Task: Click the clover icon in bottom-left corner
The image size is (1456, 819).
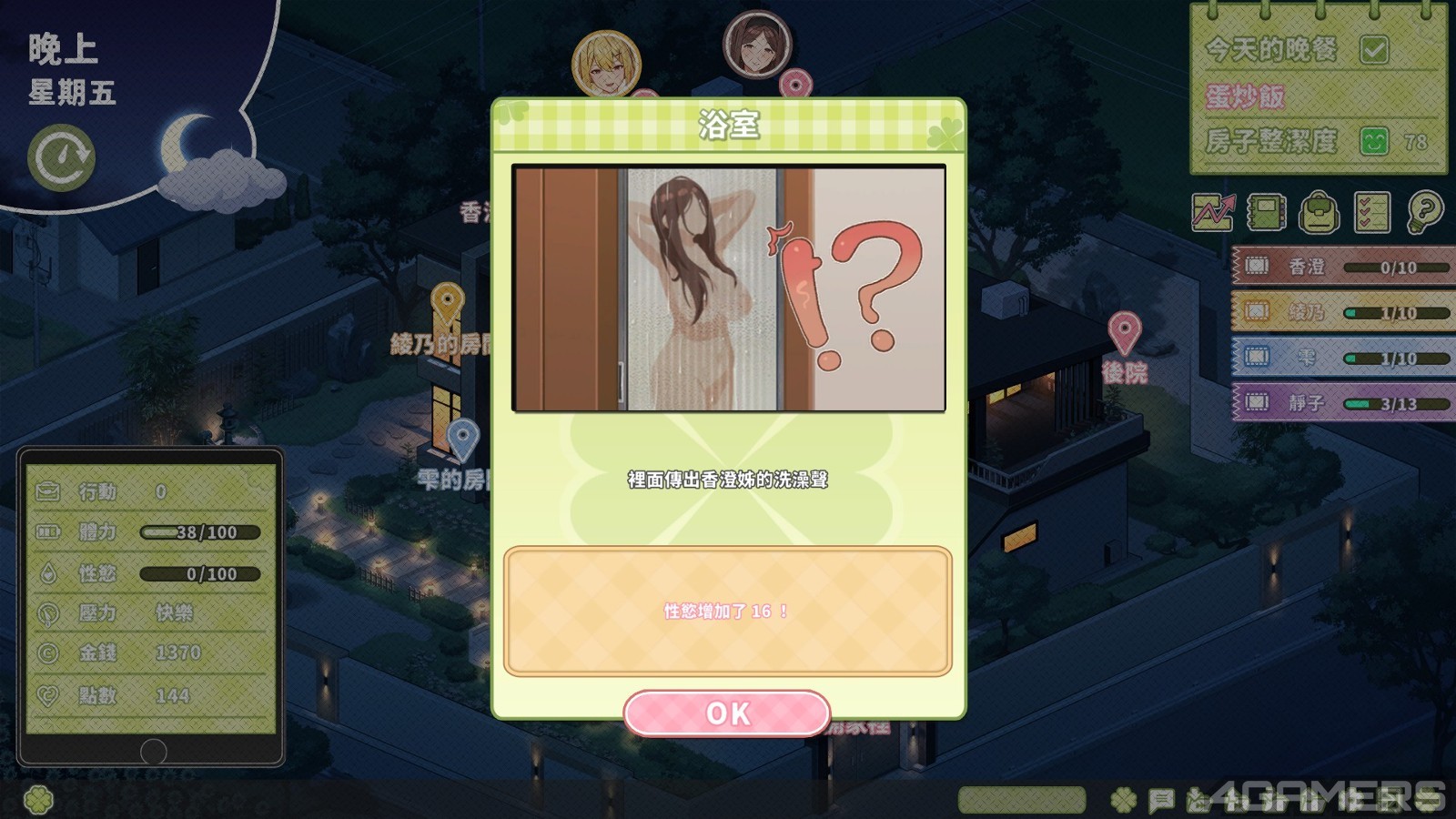Action: [38, 800]
